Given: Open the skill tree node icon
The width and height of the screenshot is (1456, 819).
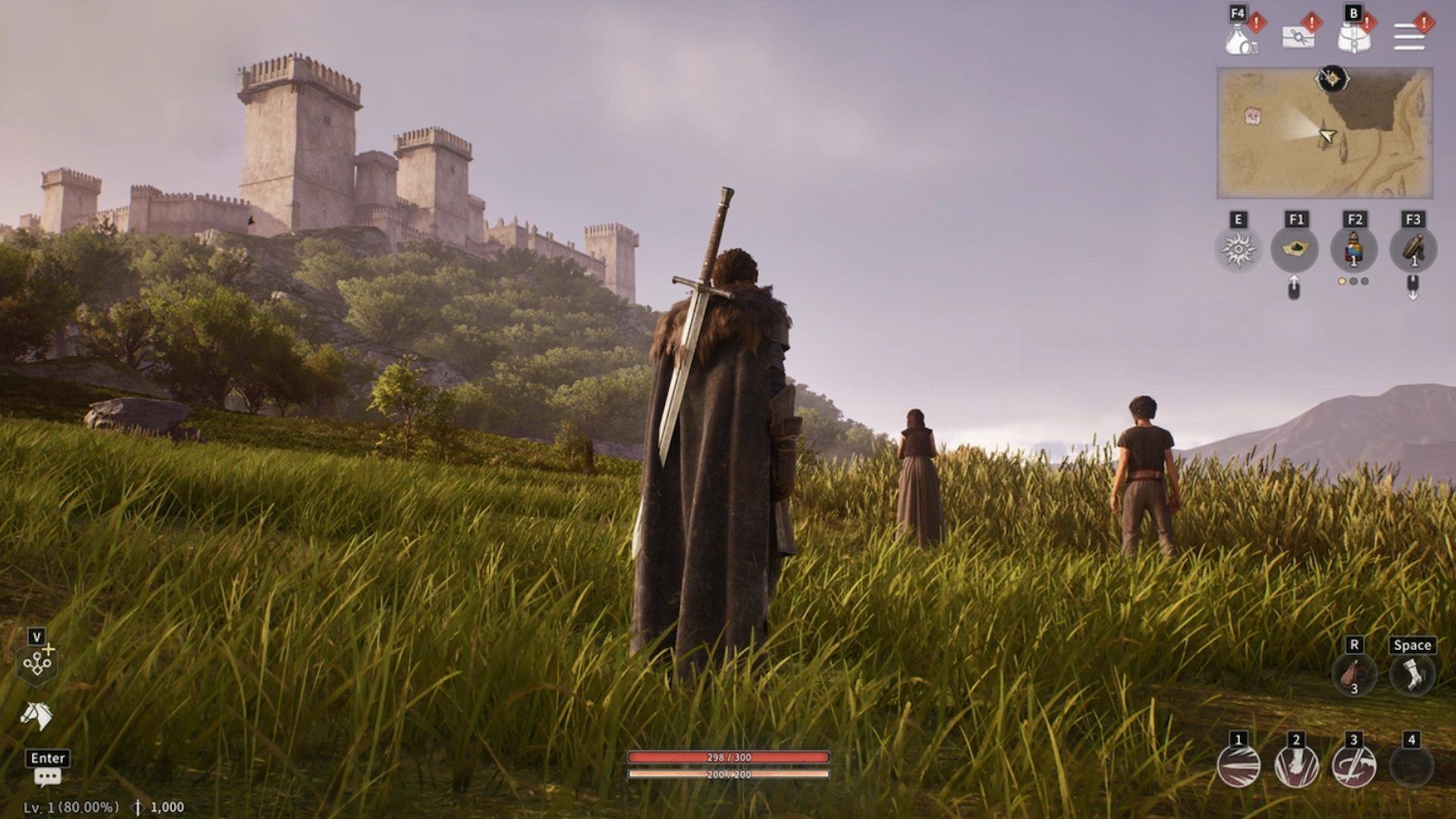Looking at the screenshot, I should pyautogui.click(x=37, y=664).
